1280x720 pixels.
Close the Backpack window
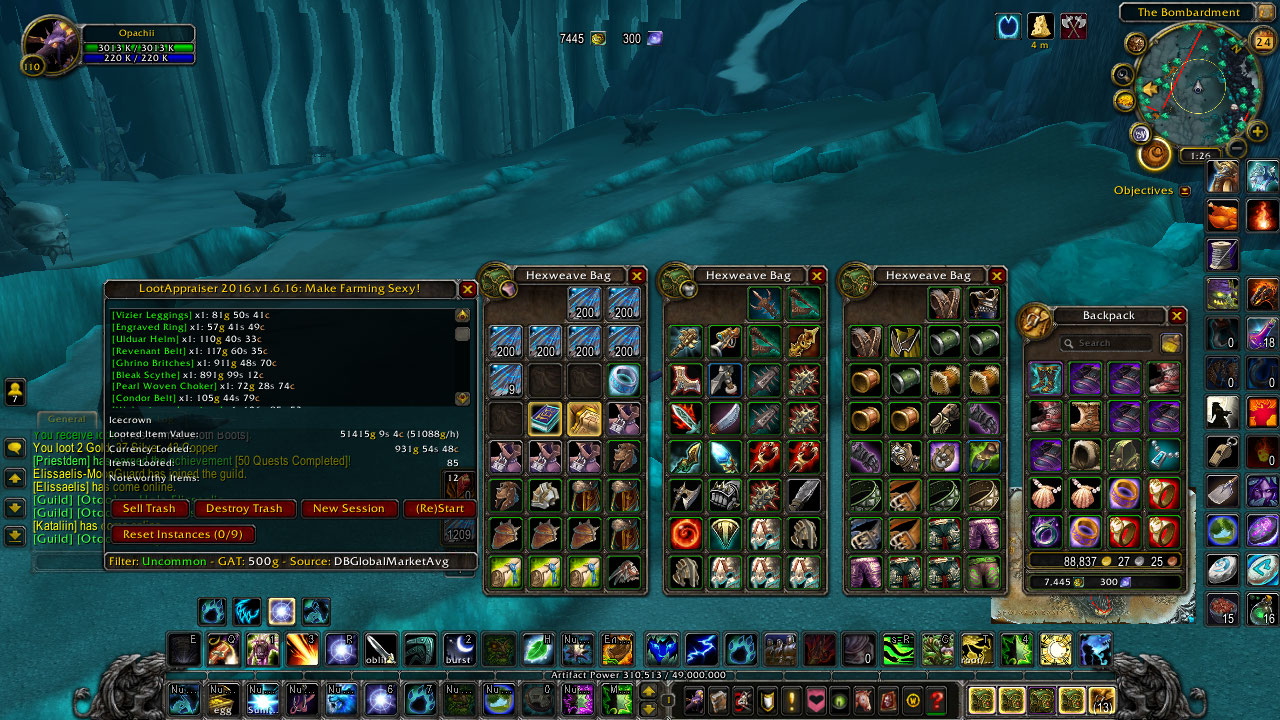tap(1177, 316)
